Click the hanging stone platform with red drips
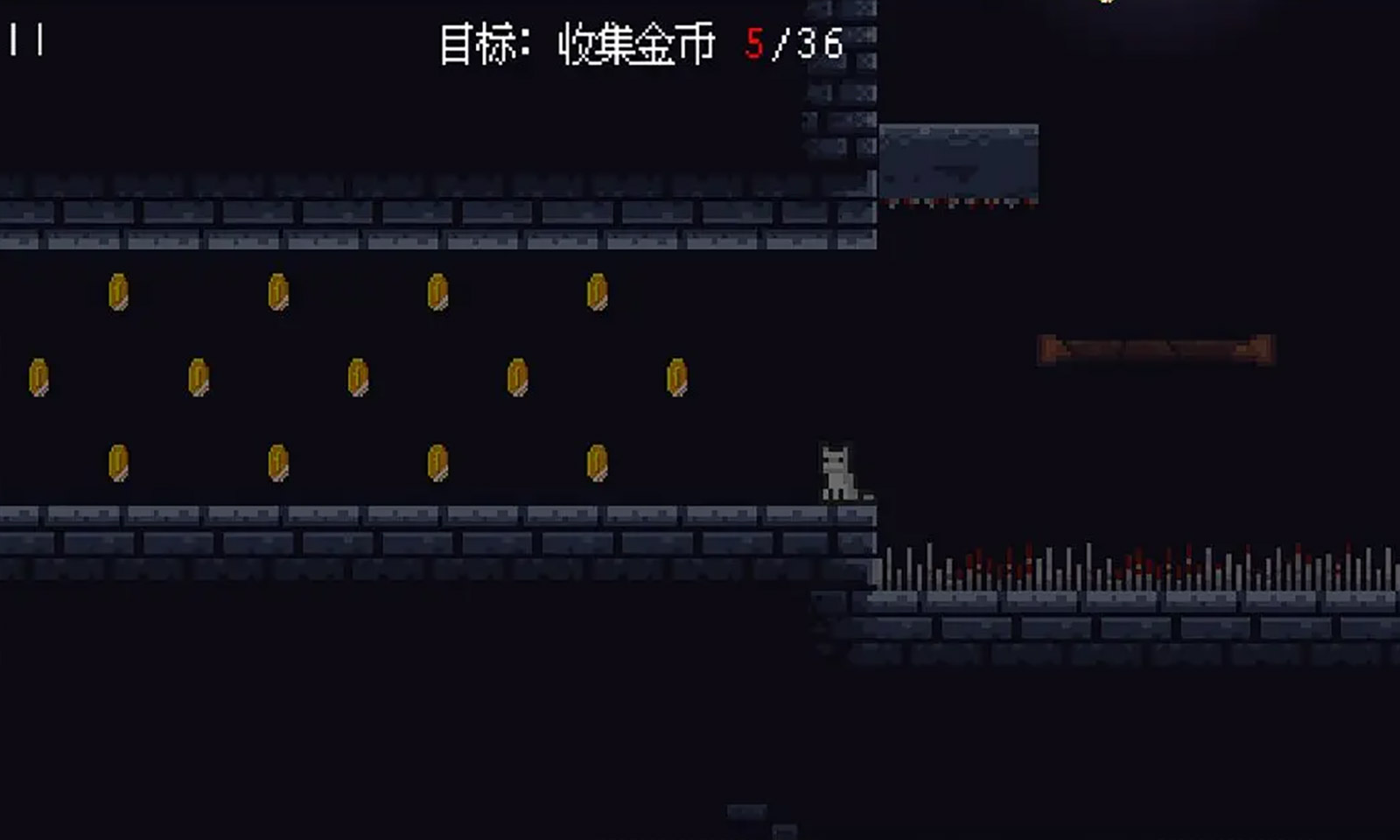1400x840 pixels. (x=958, y=162)
